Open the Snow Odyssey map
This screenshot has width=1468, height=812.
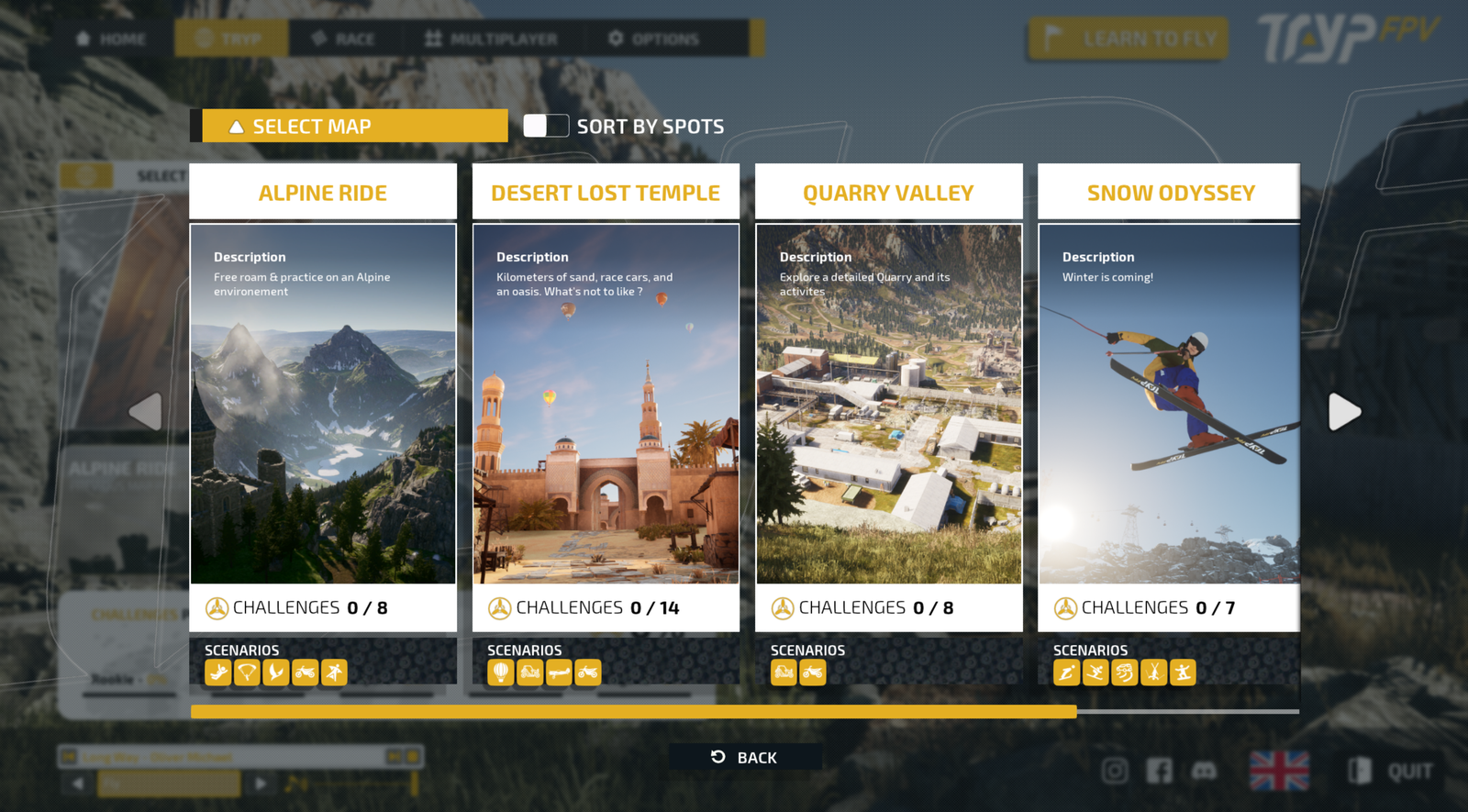[x=1169, y=404]
